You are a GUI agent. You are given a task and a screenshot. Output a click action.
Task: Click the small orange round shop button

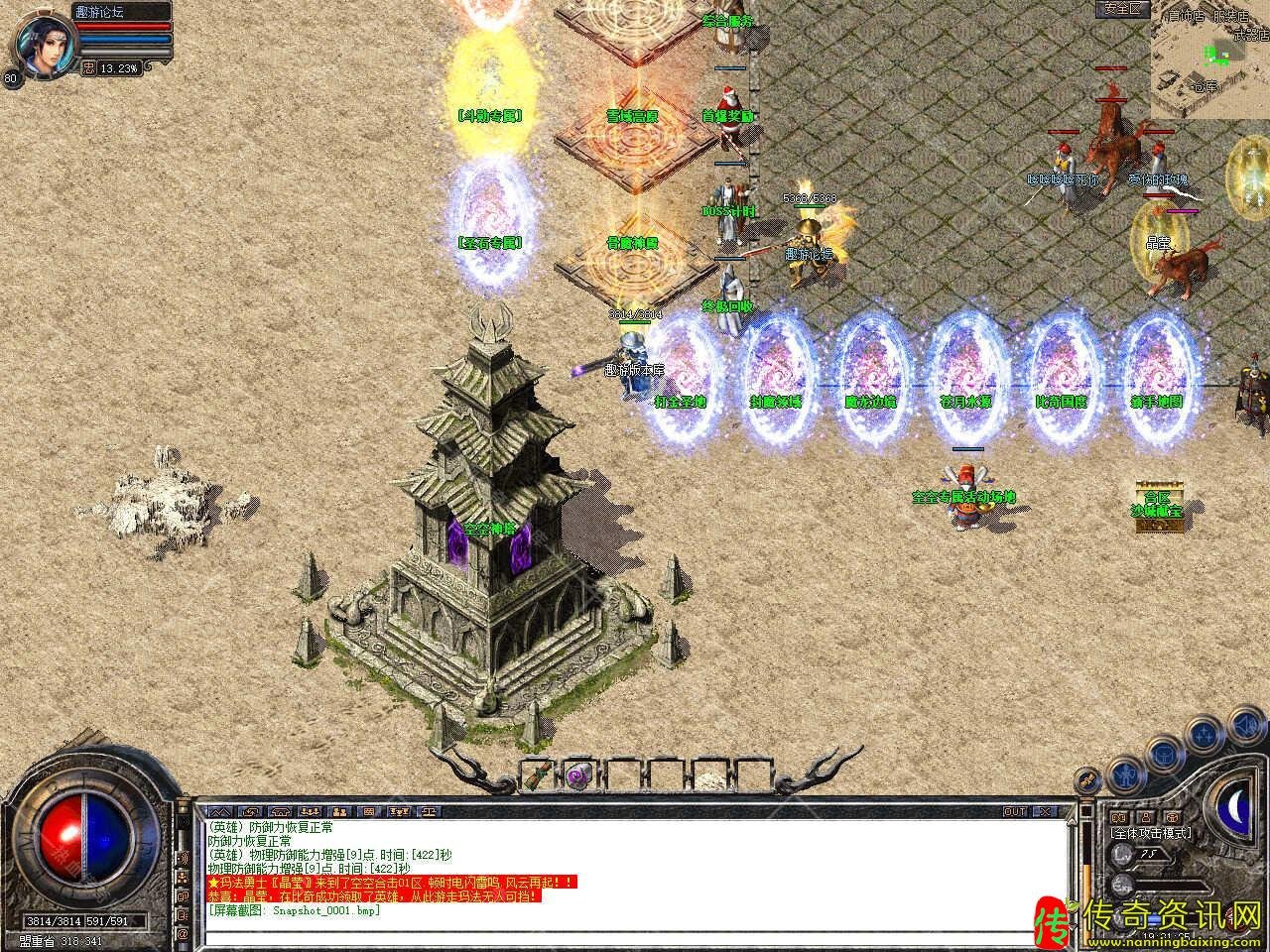(1088, 779)
